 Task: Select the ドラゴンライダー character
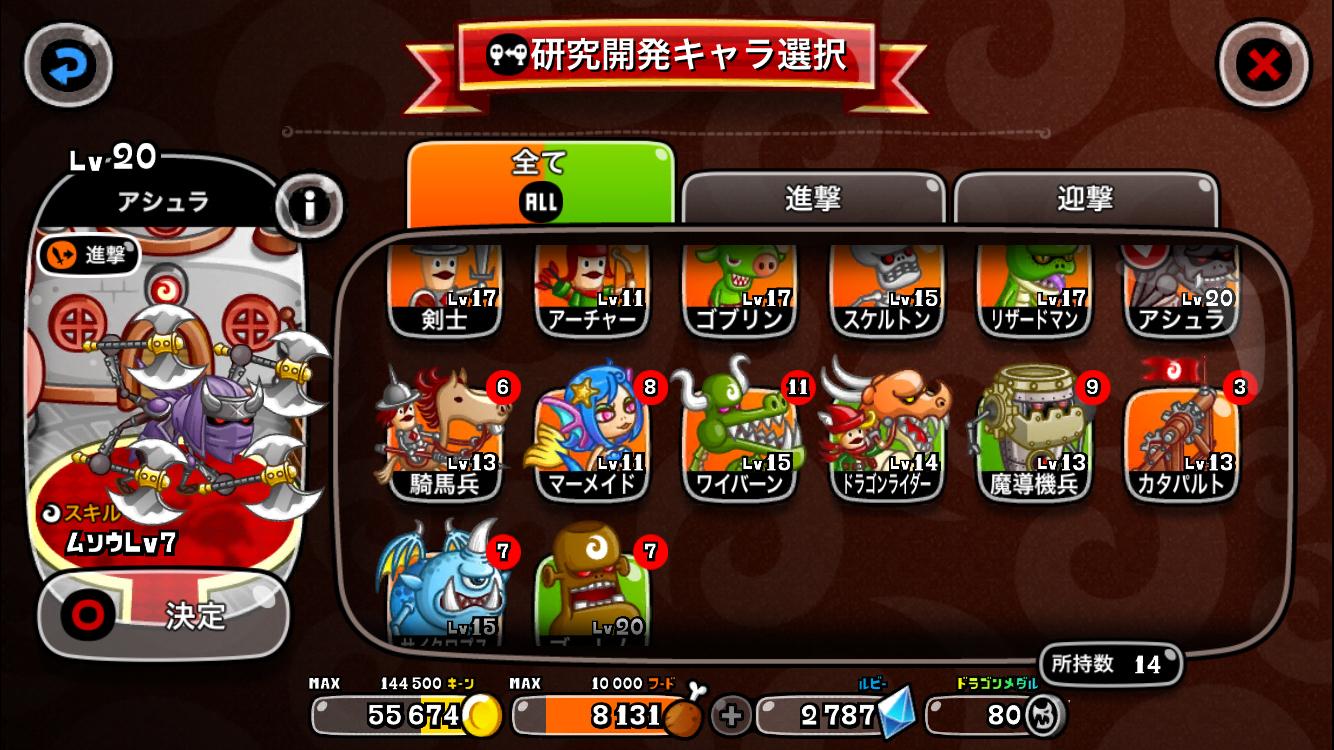point(886,435)
